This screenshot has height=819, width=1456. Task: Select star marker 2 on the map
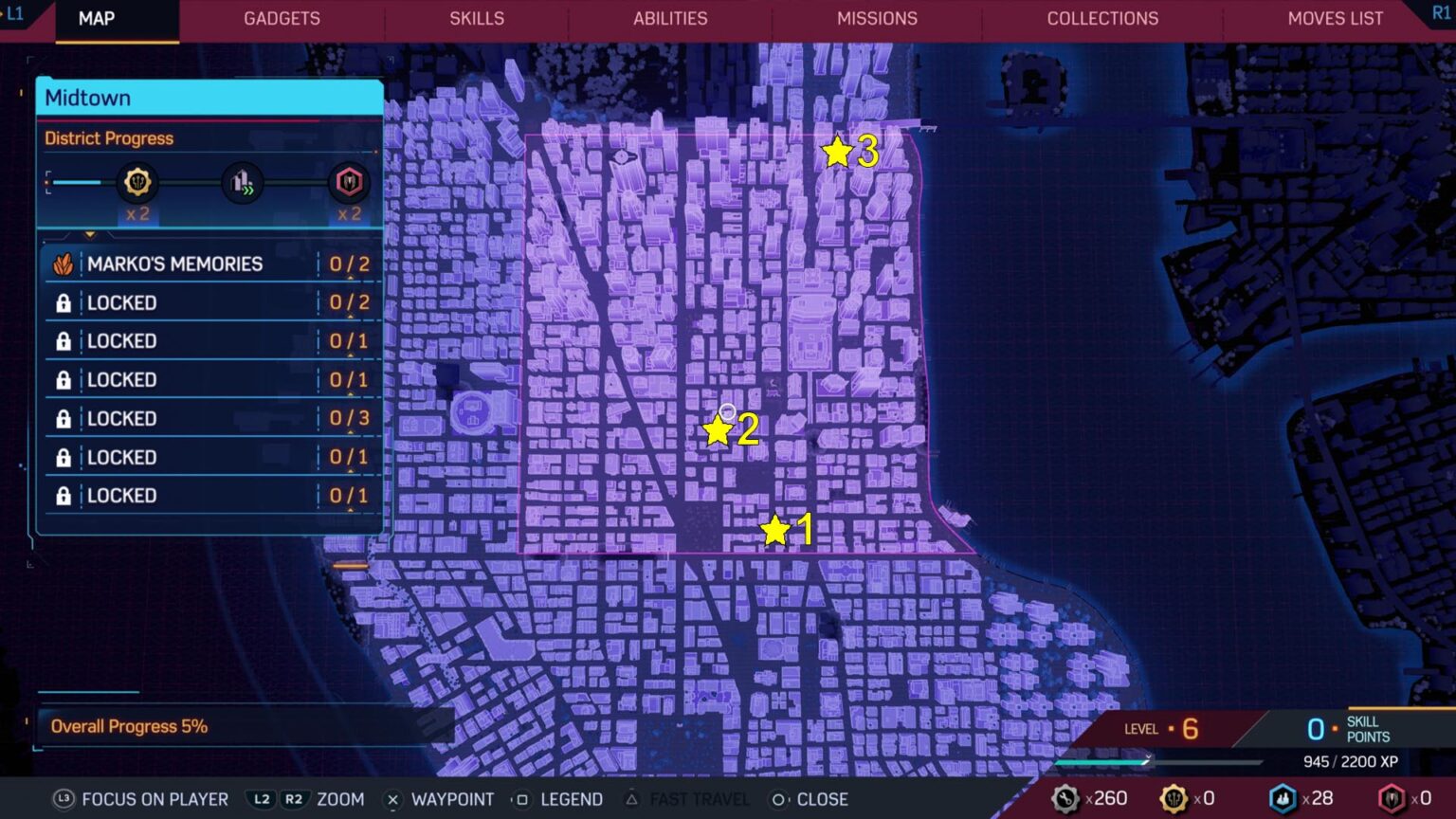pyautogui.click(x=717, y=431)
